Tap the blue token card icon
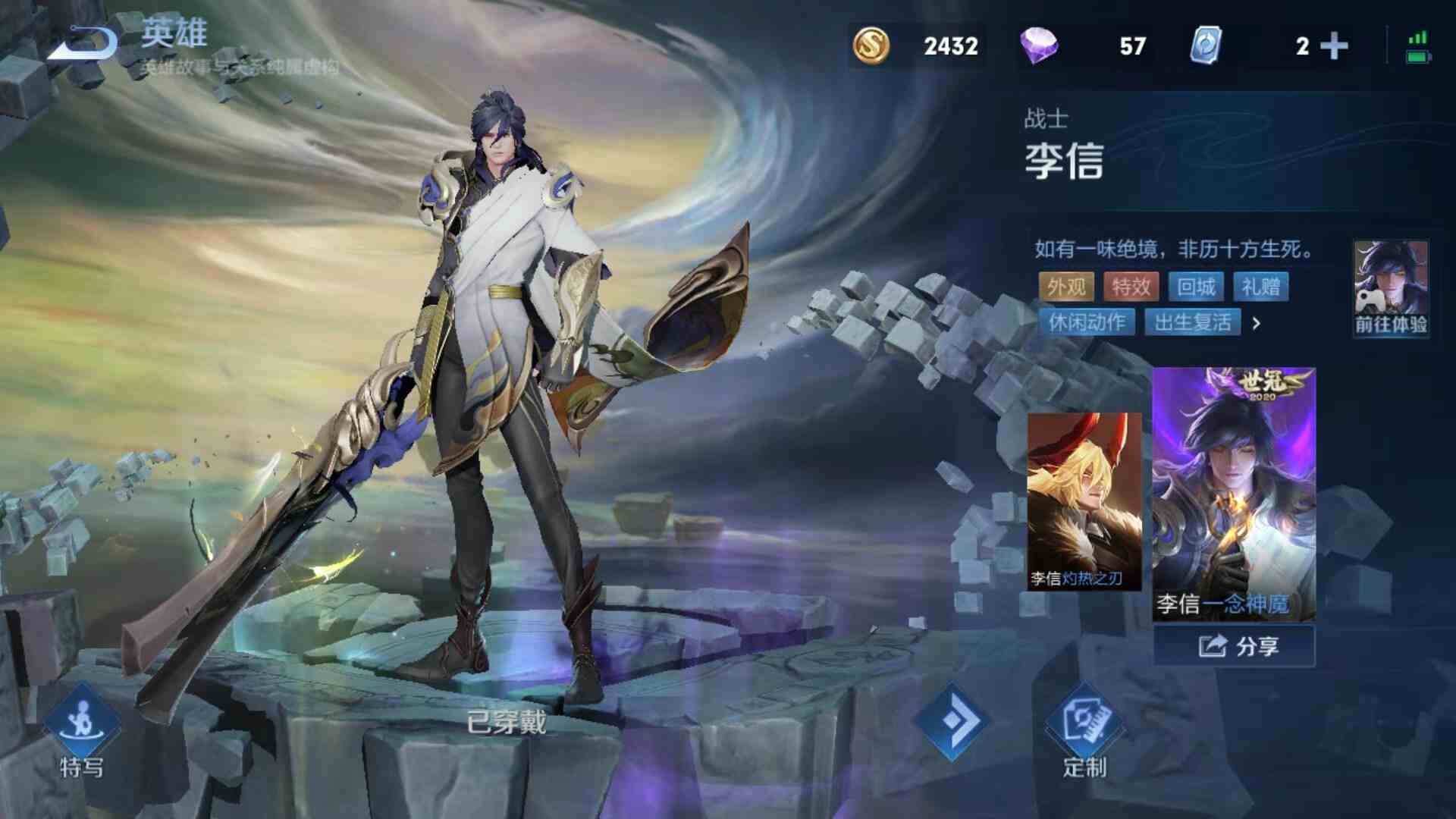 click(x=1207, y=45)
